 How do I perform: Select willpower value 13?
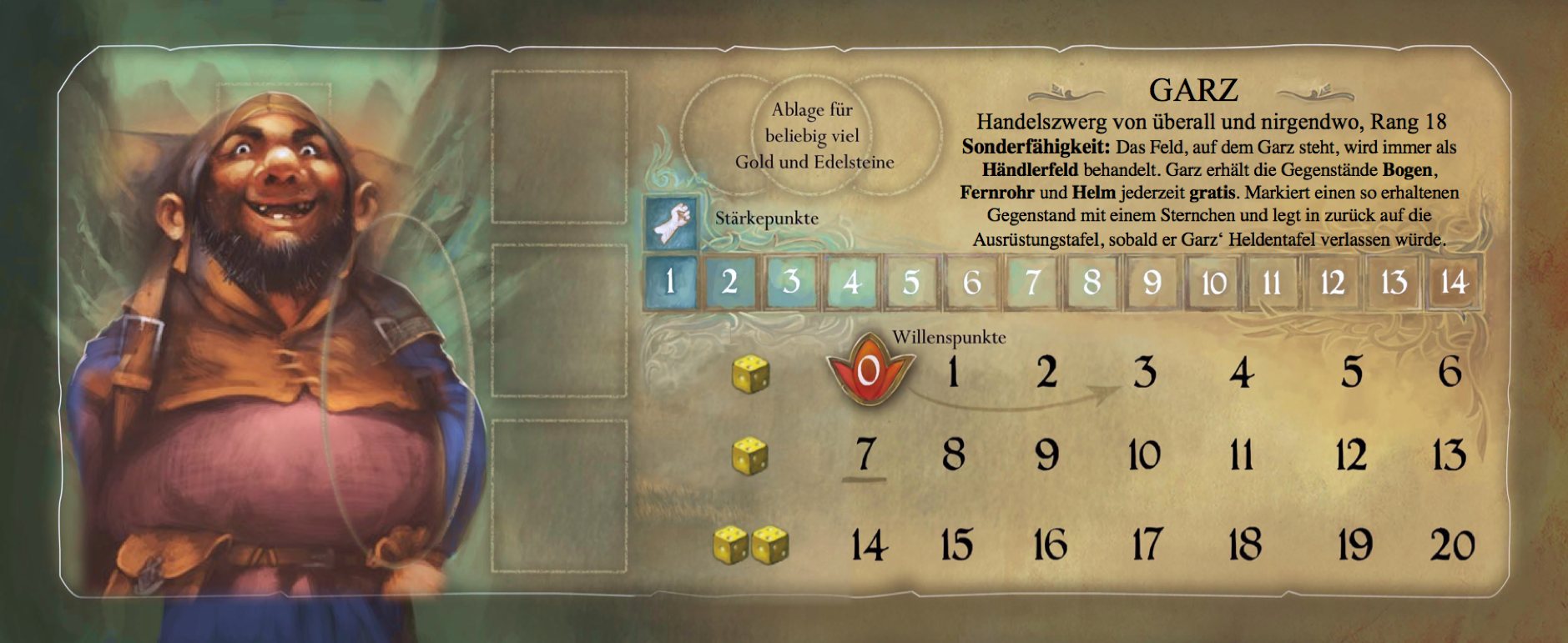(1449, 456)
